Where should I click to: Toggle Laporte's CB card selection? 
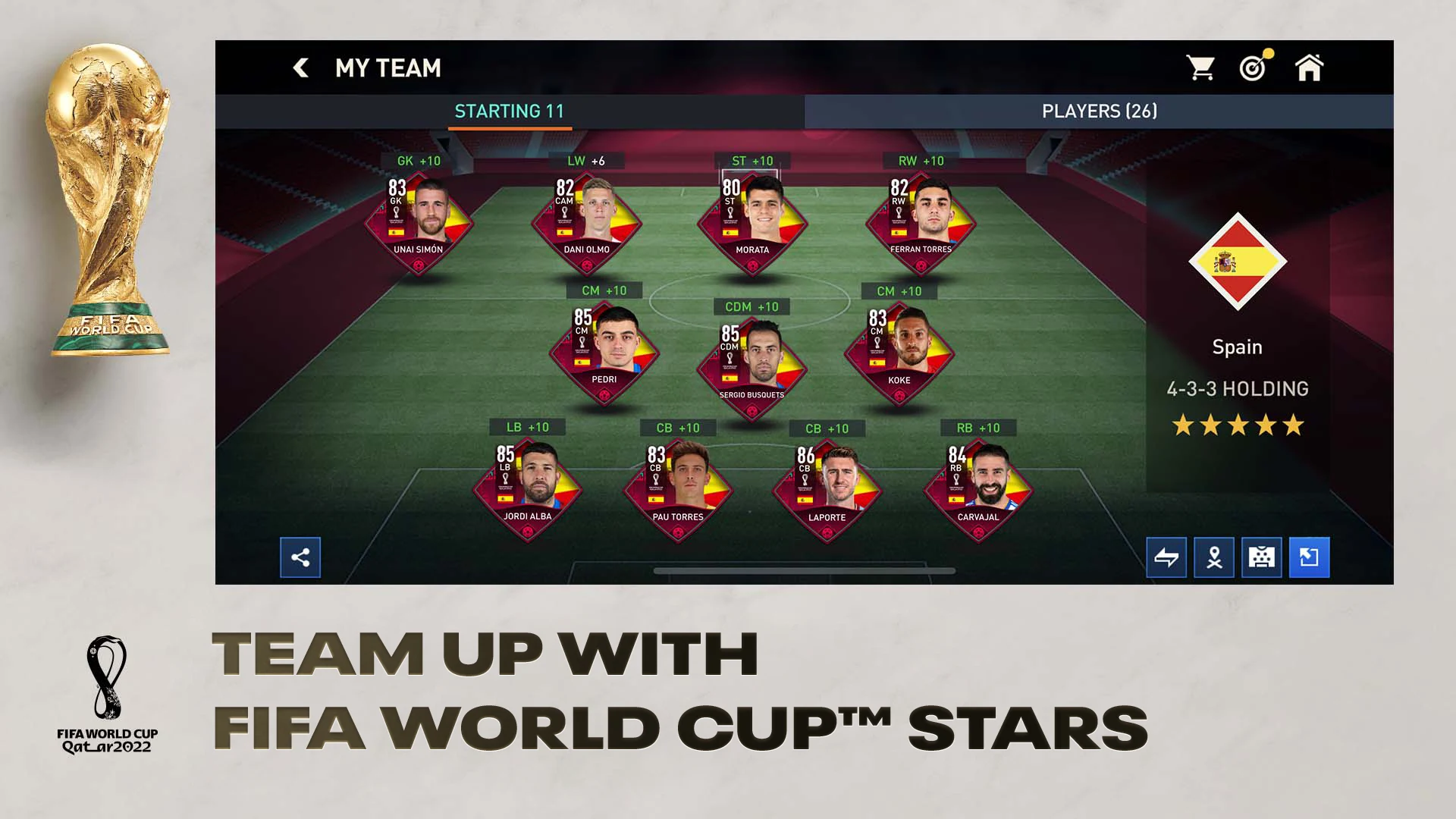click(x=827, y=485)
